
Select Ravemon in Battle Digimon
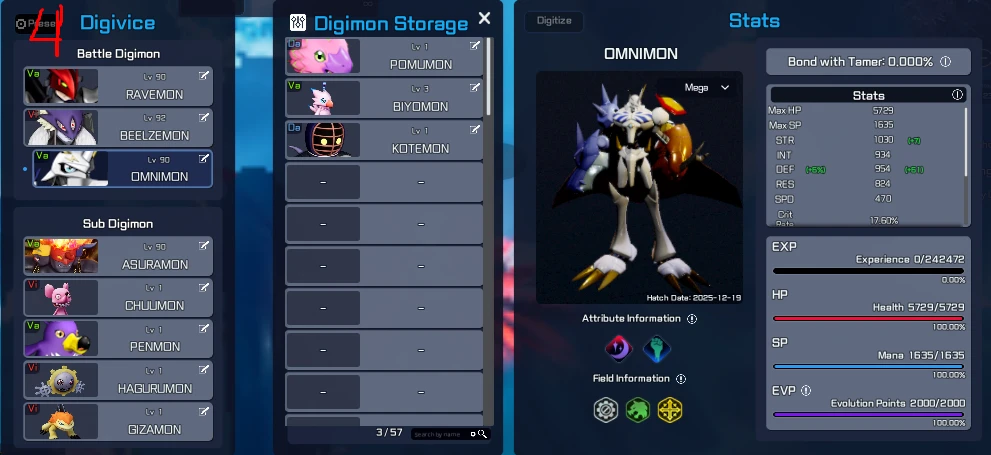(118, 87)
